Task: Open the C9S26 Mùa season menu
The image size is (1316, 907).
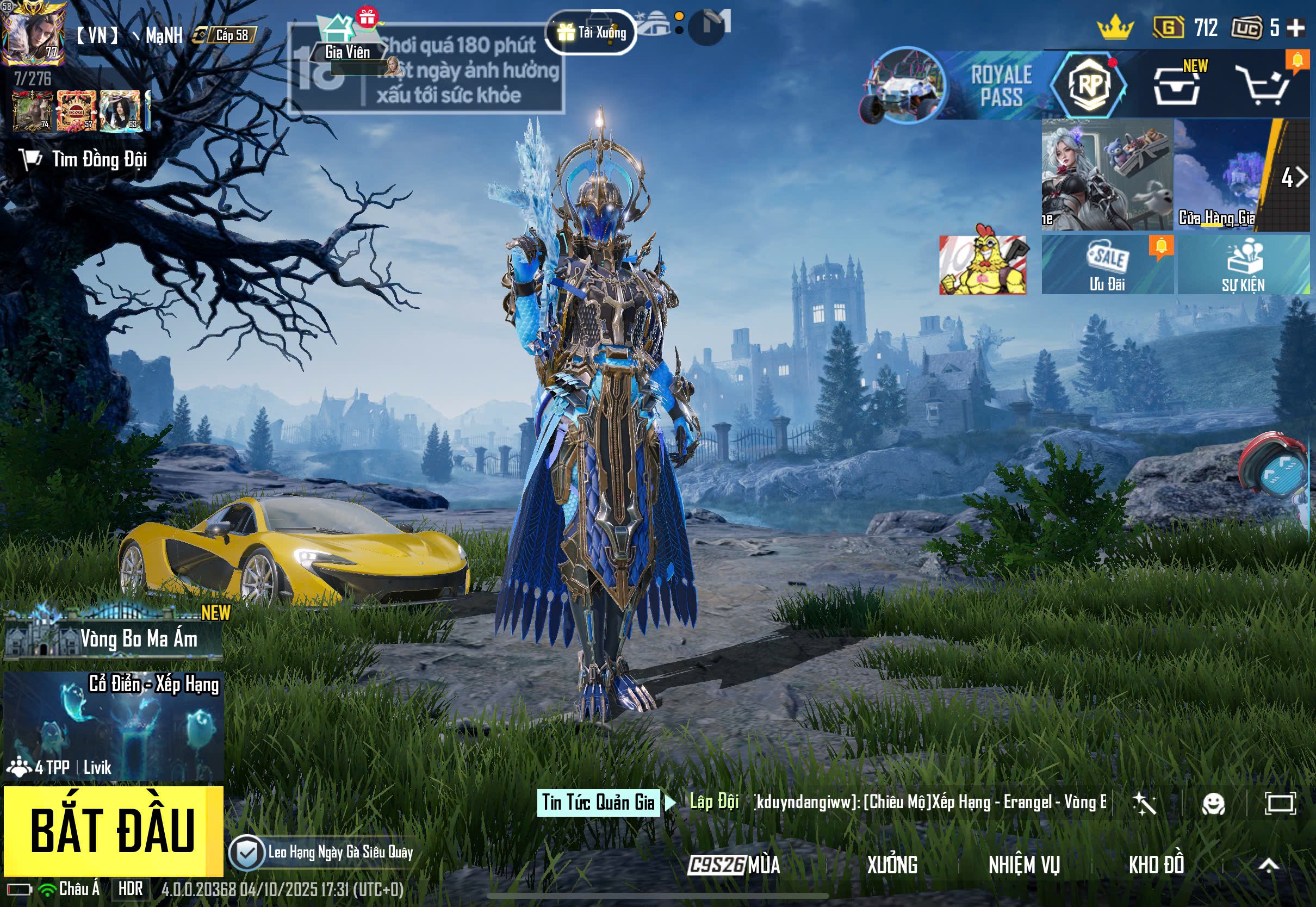Action: (734, 865)
